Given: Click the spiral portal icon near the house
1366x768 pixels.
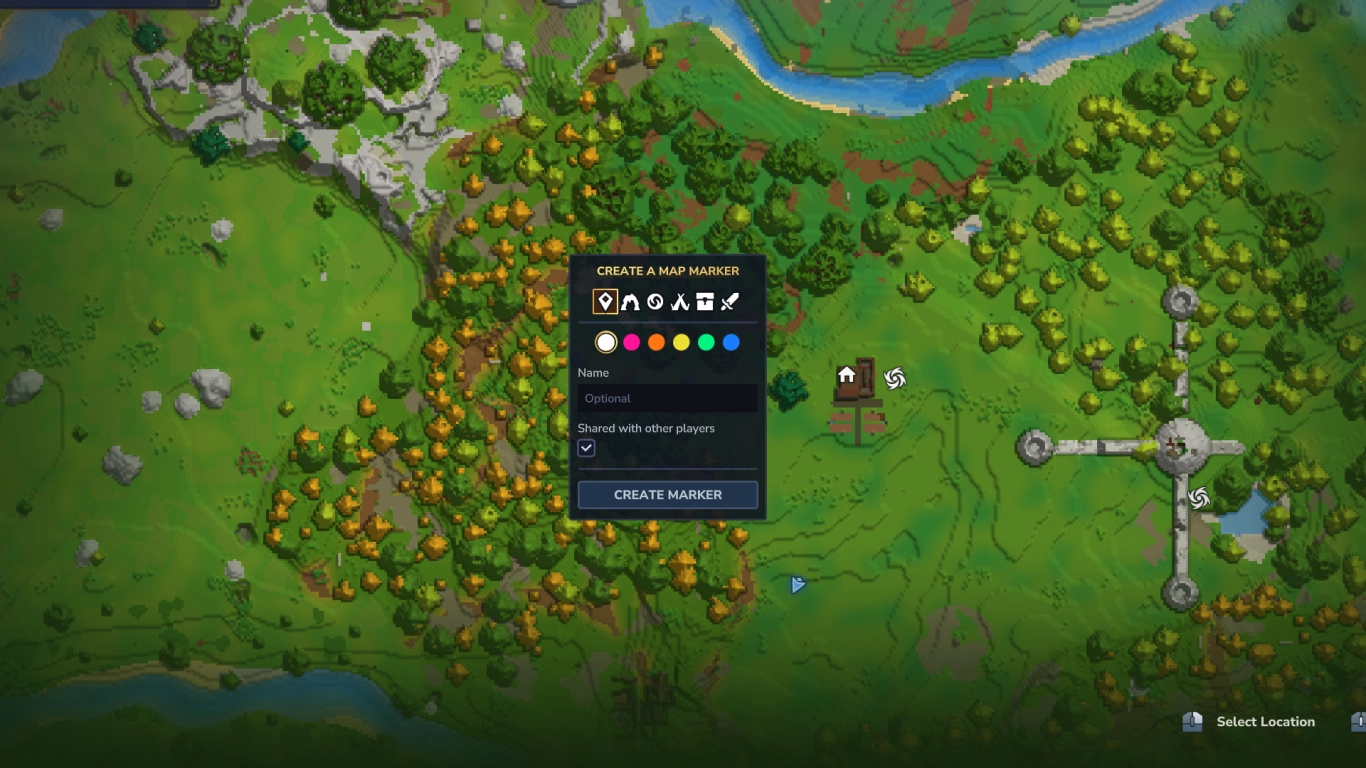Looking at the screenshot, I should click(x=893, y=377).
